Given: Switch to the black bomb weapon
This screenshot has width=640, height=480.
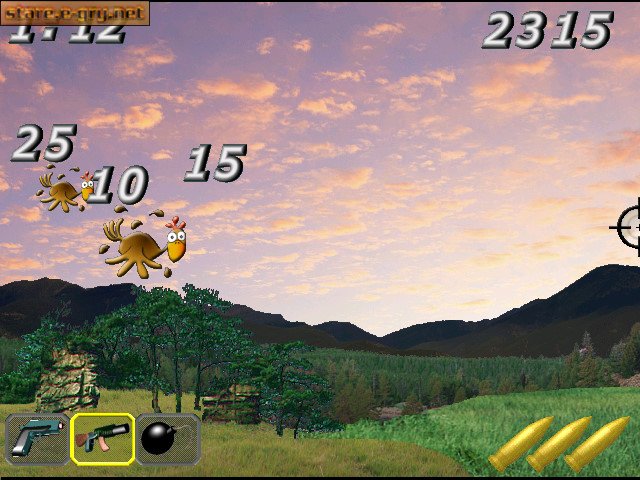Looking at the screenshot, I should pyautogui.click(x=166, y=438).
